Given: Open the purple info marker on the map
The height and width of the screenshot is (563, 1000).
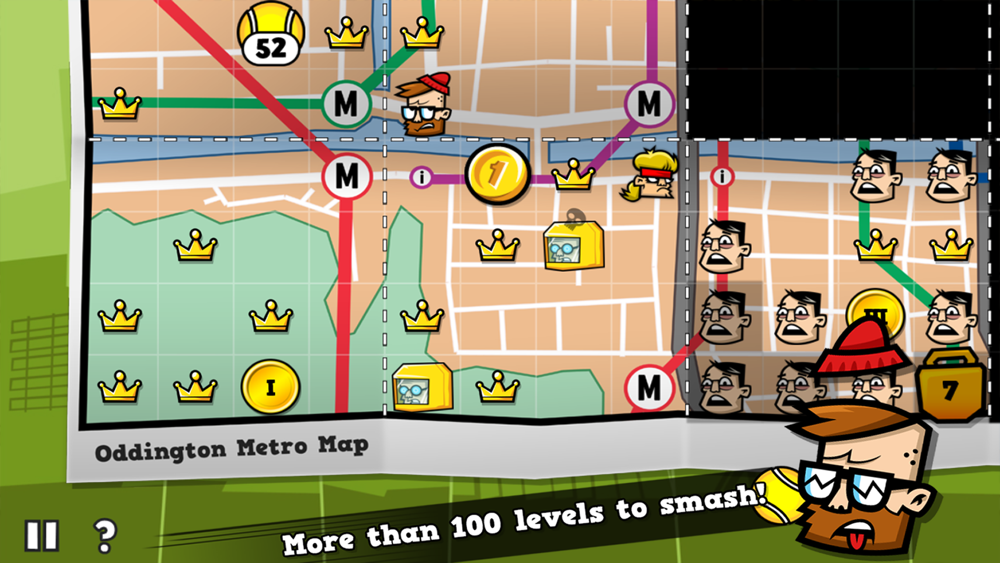Looking at the screenshot, I should coord(422,178).
